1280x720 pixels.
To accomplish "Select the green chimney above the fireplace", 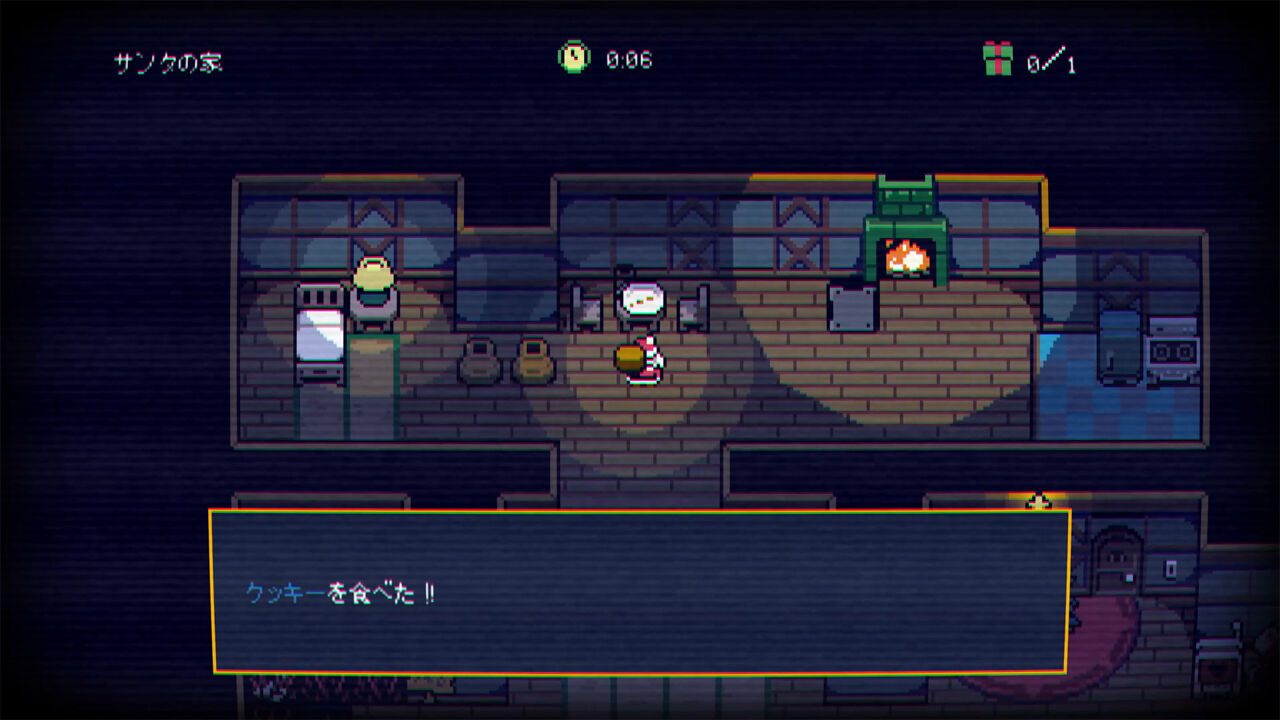I will [x=905, y=195].
